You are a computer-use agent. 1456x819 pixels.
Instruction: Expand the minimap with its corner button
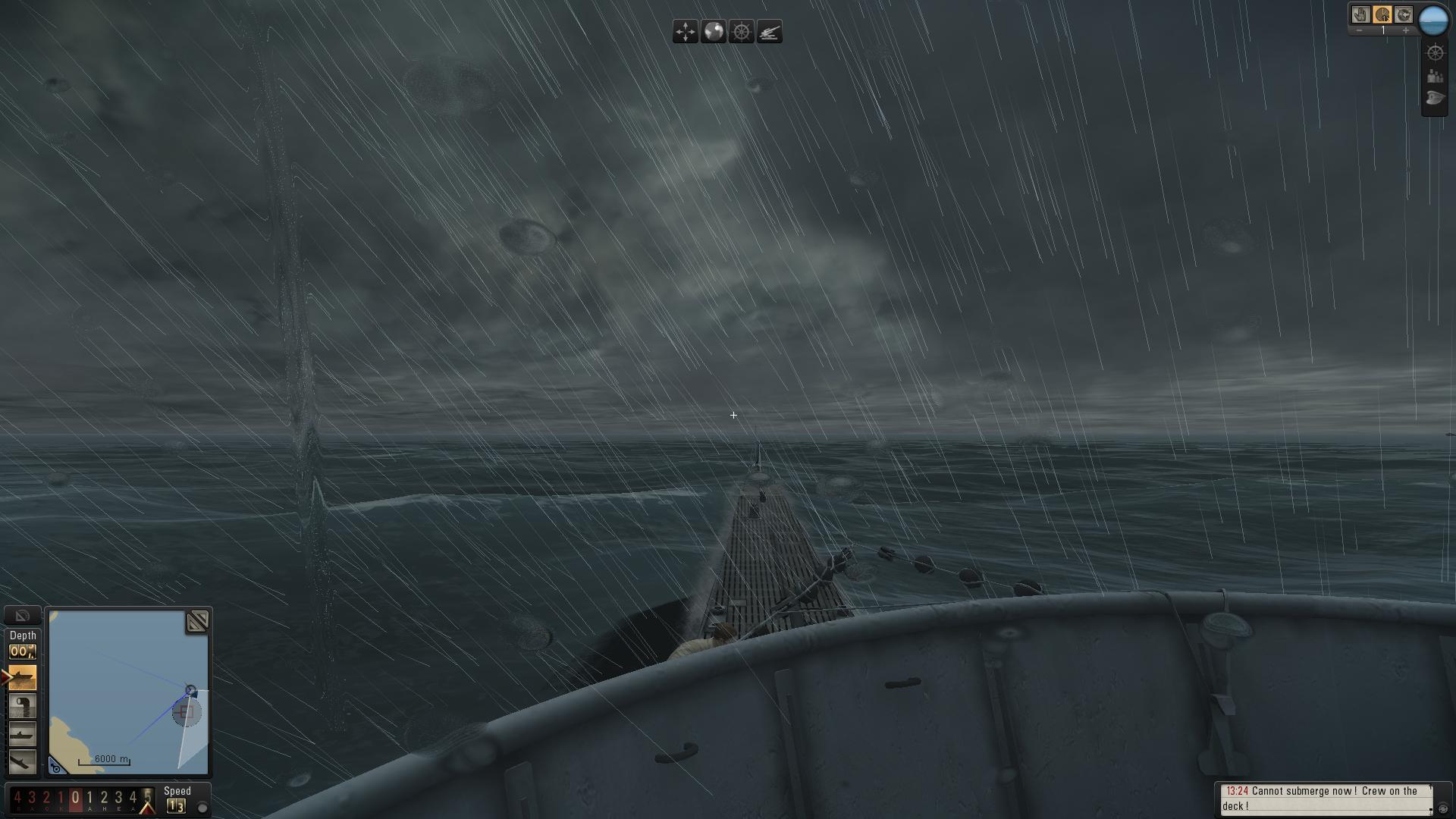(x=197, y=622)
